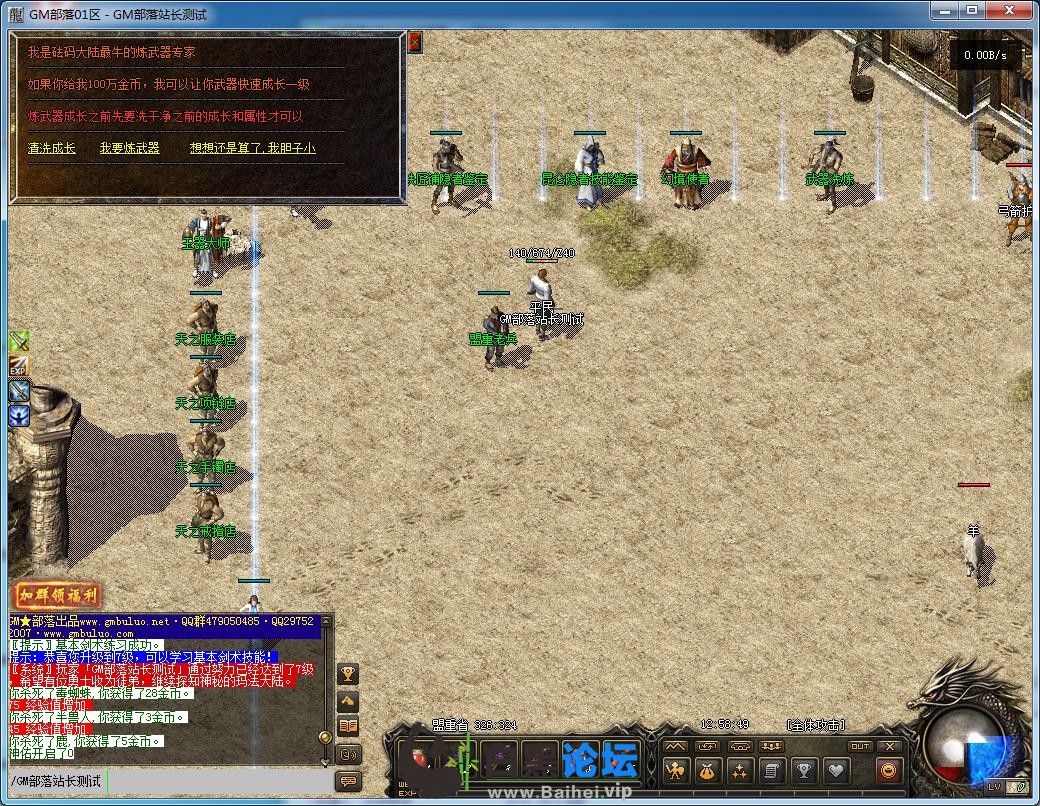The width and height of the screenshot is (1040, 806).
Task: Open the skills panel sparkle icon
Action: pyautogui.click(x=739, y=771)
